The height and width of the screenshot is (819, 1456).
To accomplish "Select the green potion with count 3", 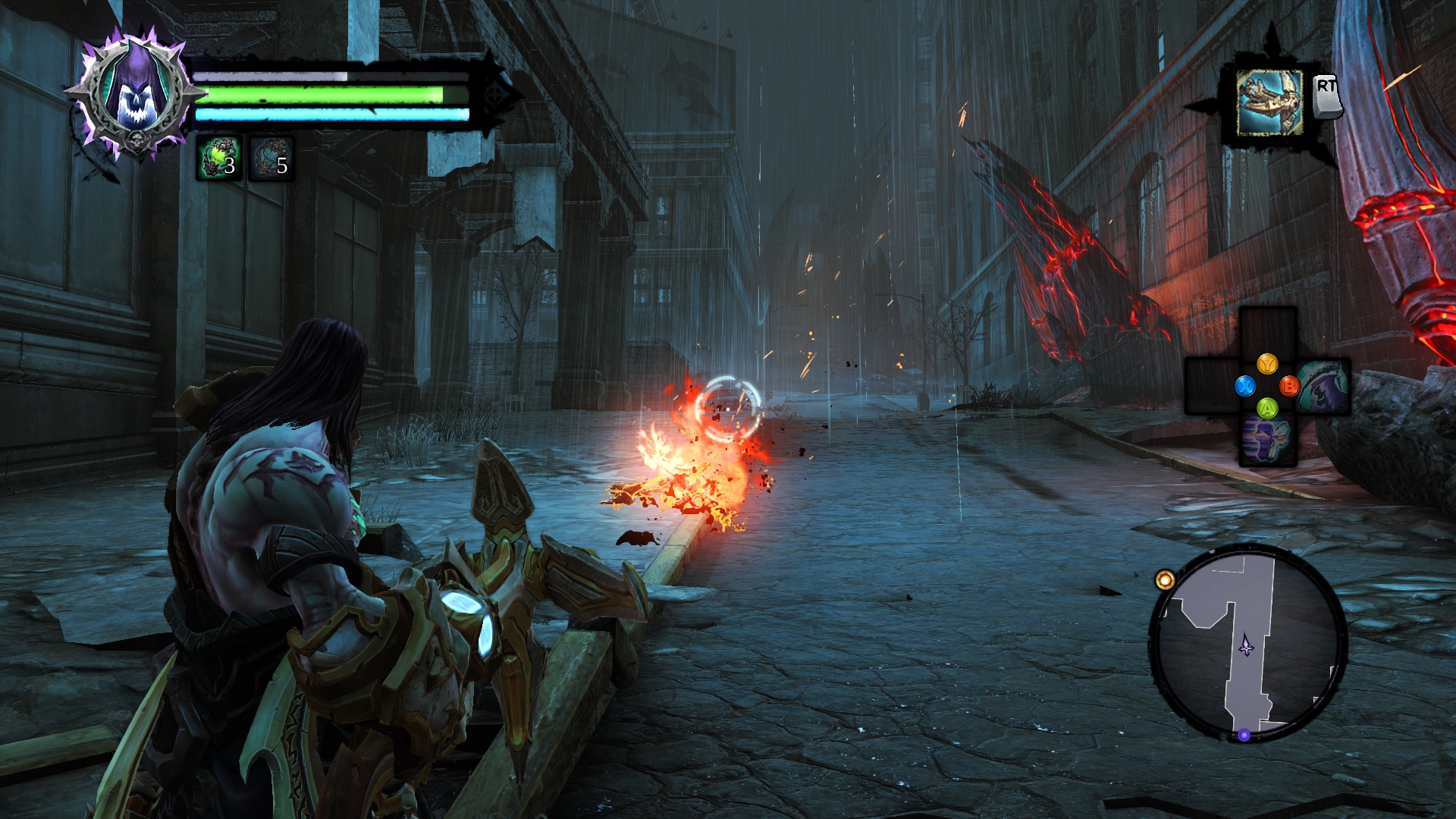I will coord(219,159).
